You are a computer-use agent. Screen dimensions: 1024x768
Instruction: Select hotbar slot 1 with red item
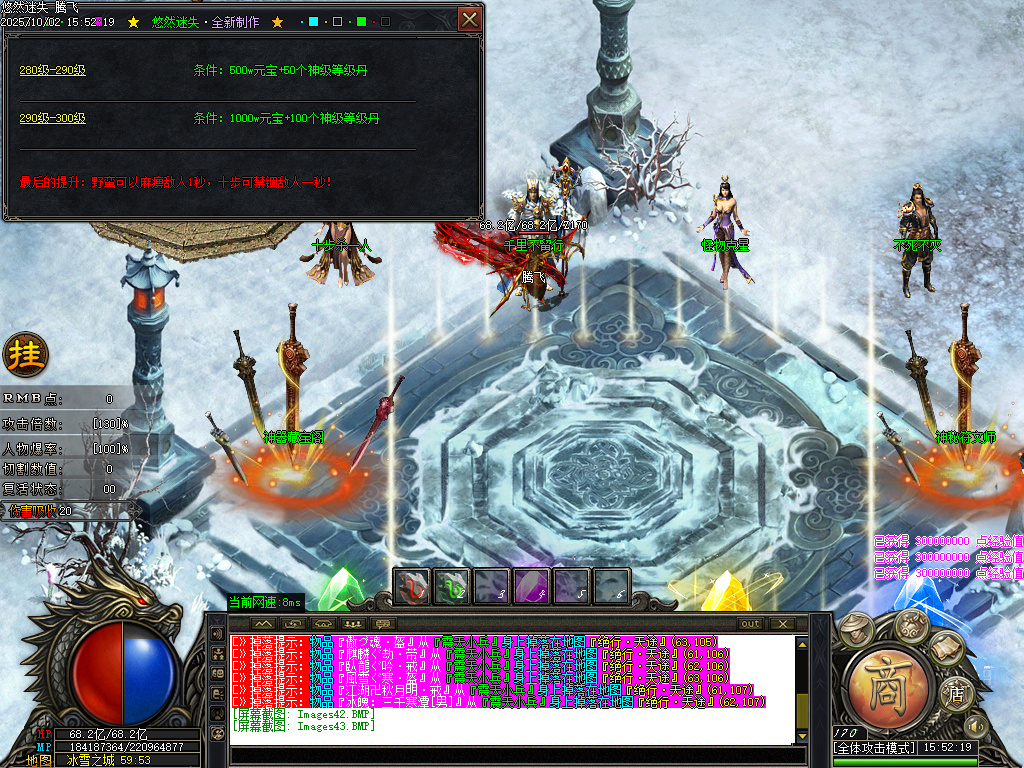(x=412, y=585)
